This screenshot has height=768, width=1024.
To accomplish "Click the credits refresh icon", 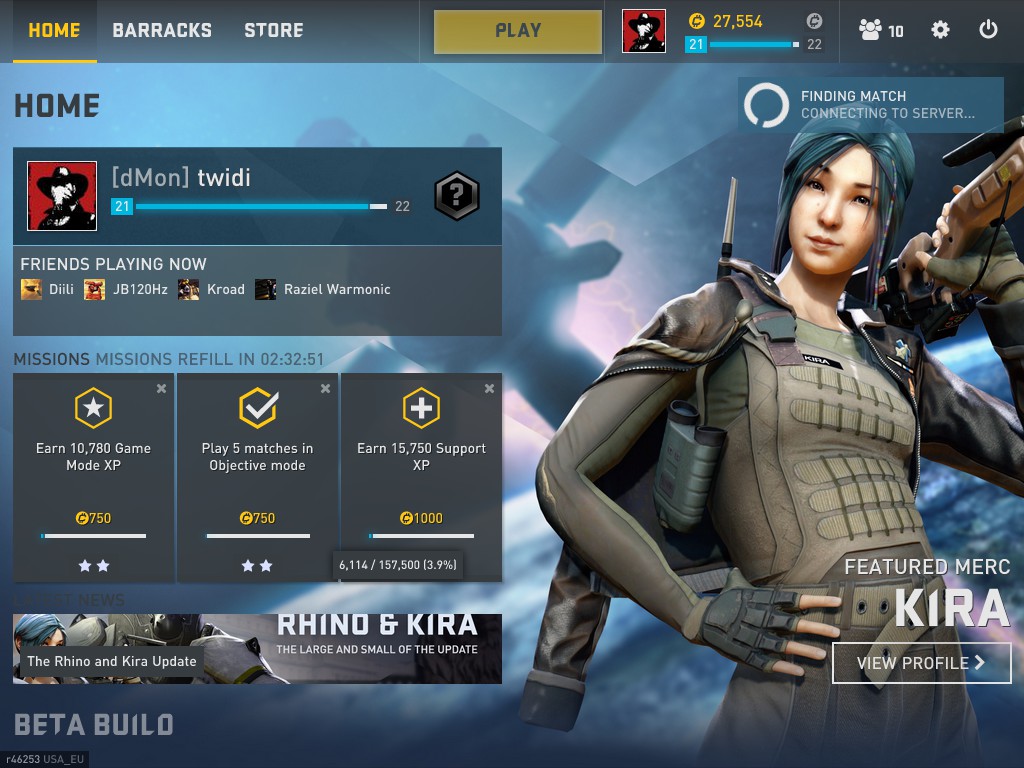I will tap(815, 21).
